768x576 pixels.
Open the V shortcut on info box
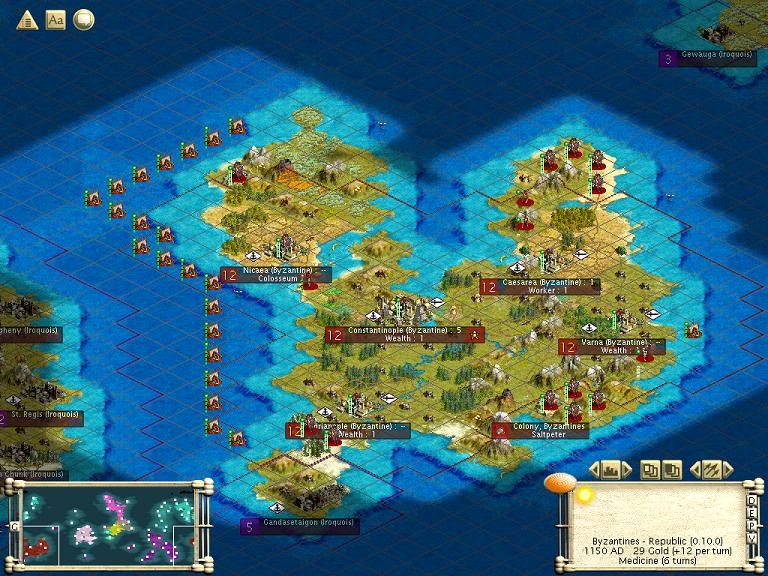click(x=751, y=539)
